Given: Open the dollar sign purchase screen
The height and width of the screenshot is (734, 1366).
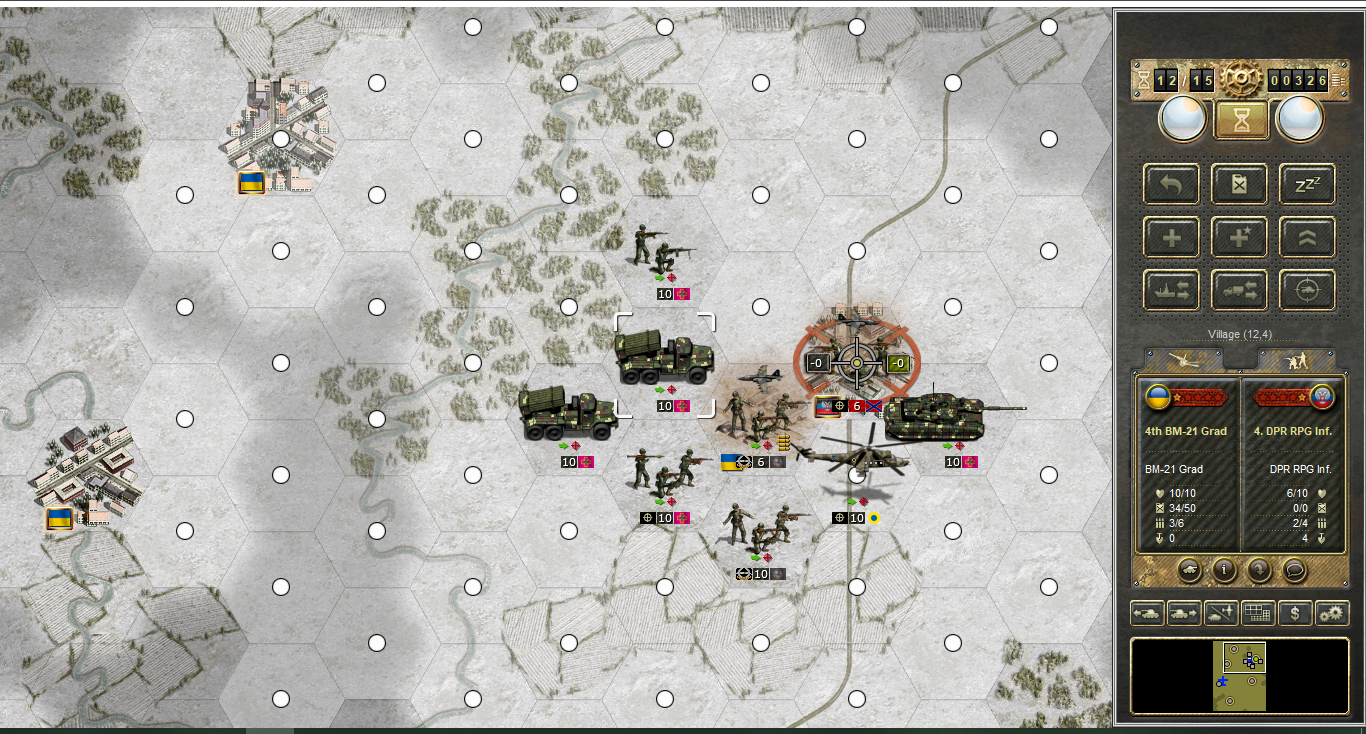Looking at the screenshot, I should pyautogui.click(x=1295, y=613).
